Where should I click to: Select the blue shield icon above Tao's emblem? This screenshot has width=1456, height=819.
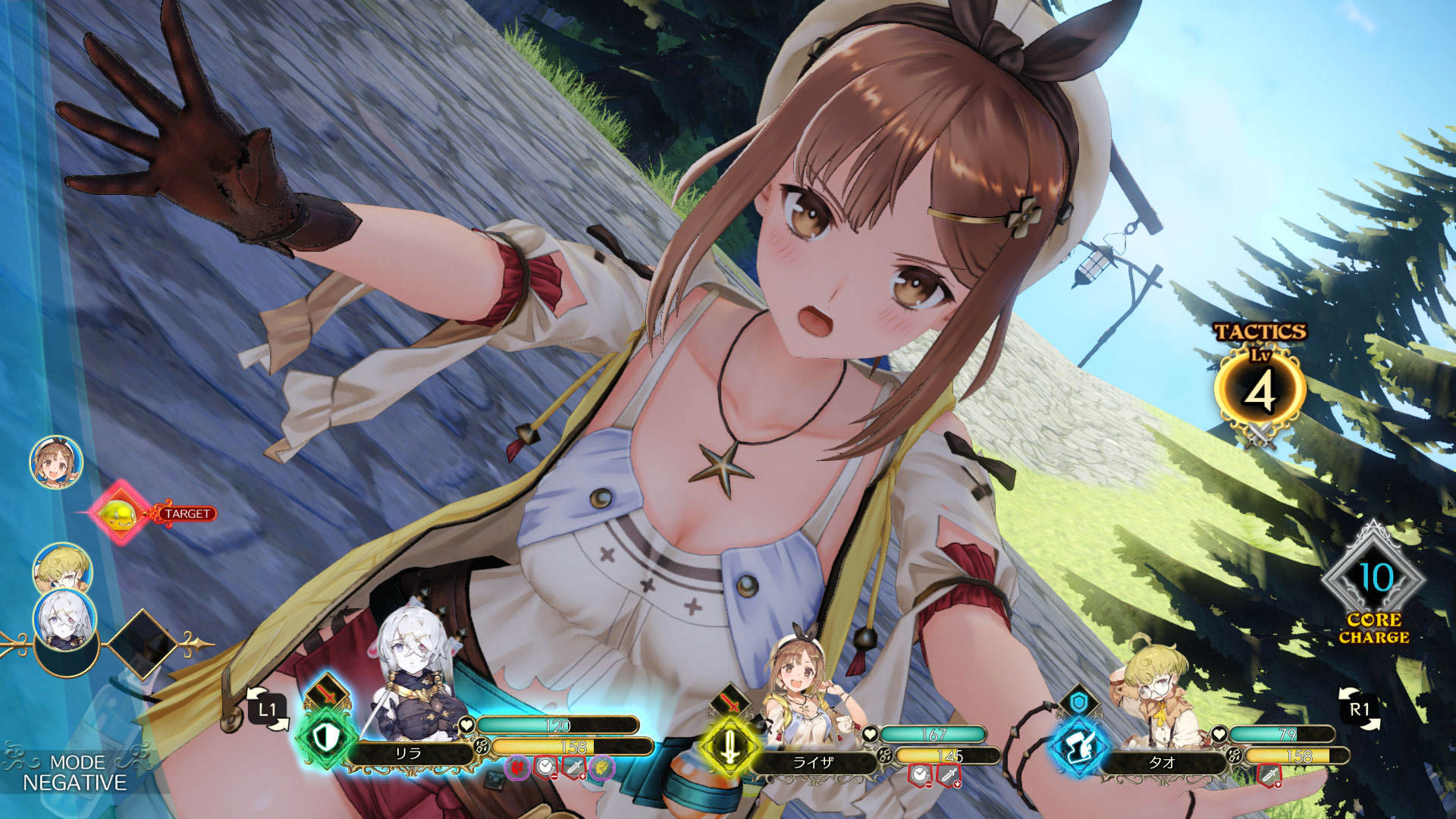coord(1078,701)
